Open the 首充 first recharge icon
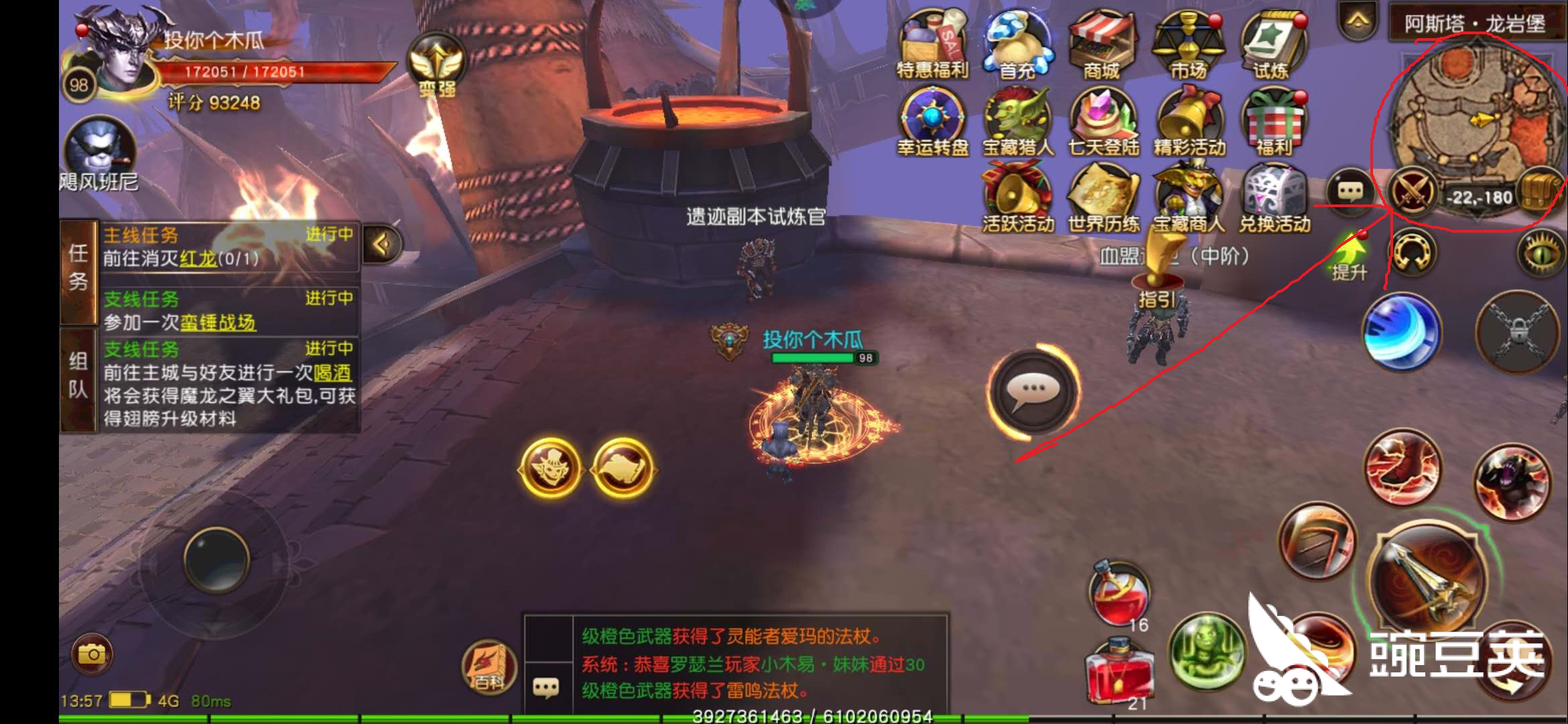 coord(1017,40)
